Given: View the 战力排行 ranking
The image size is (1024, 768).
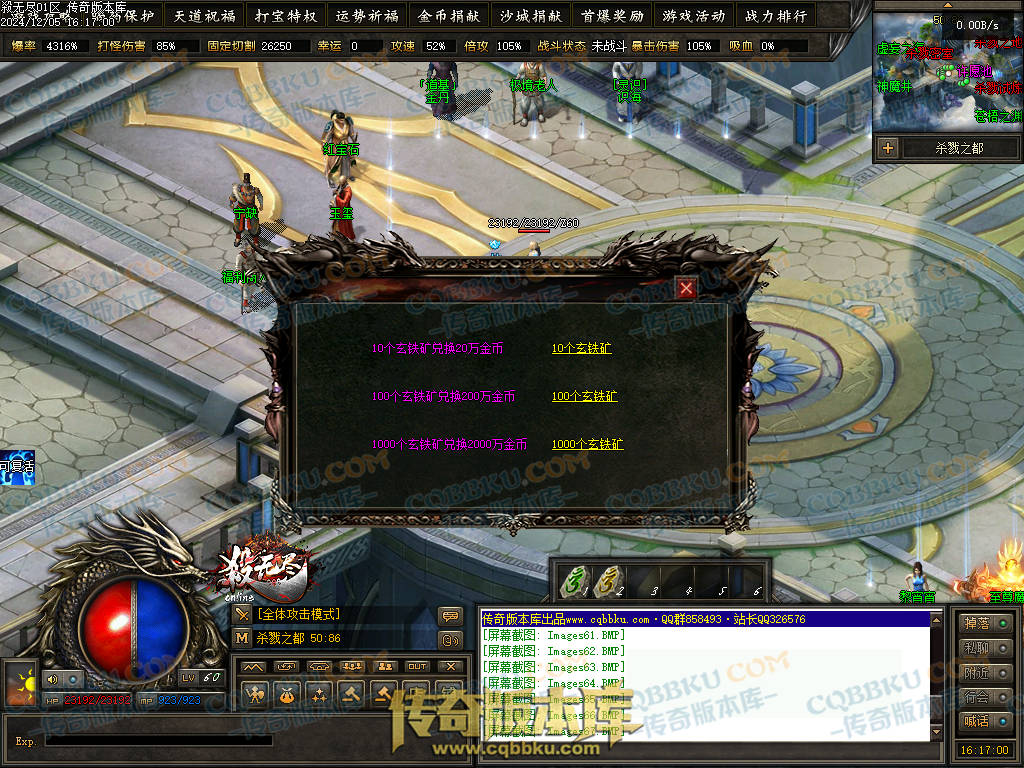Looking at the screenshot, I should pos(774,16).
